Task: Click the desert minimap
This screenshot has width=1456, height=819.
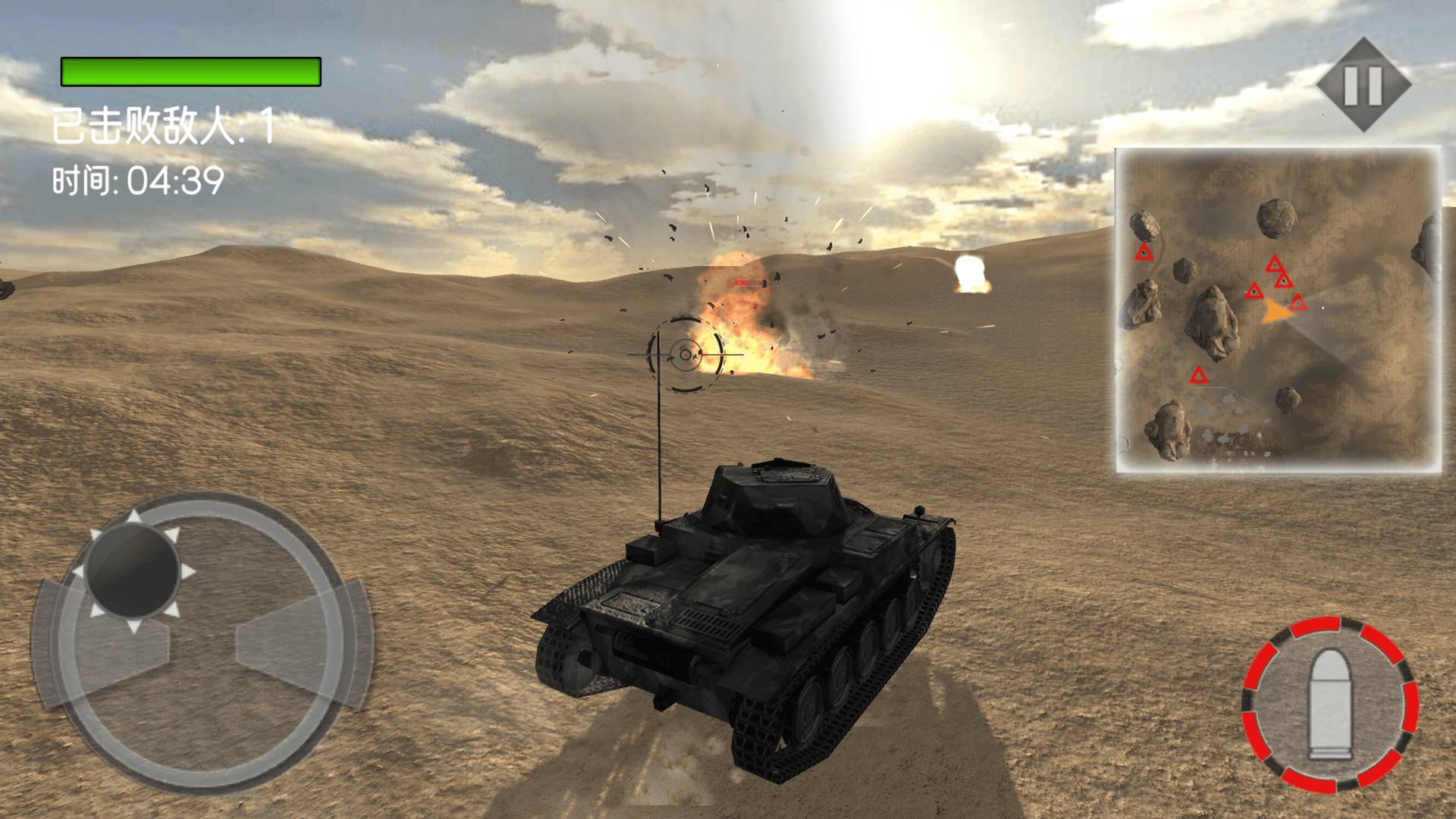Action: 1278,311
